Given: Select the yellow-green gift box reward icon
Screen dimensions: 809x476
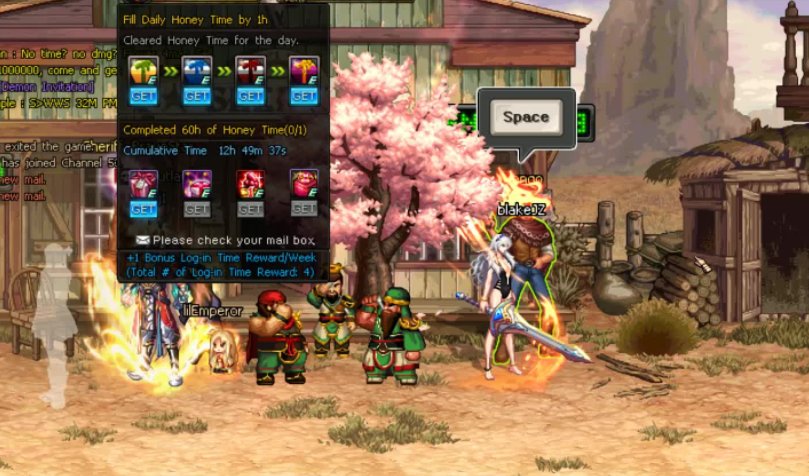Looking at the screenshot, I should (x=143, y=71).
